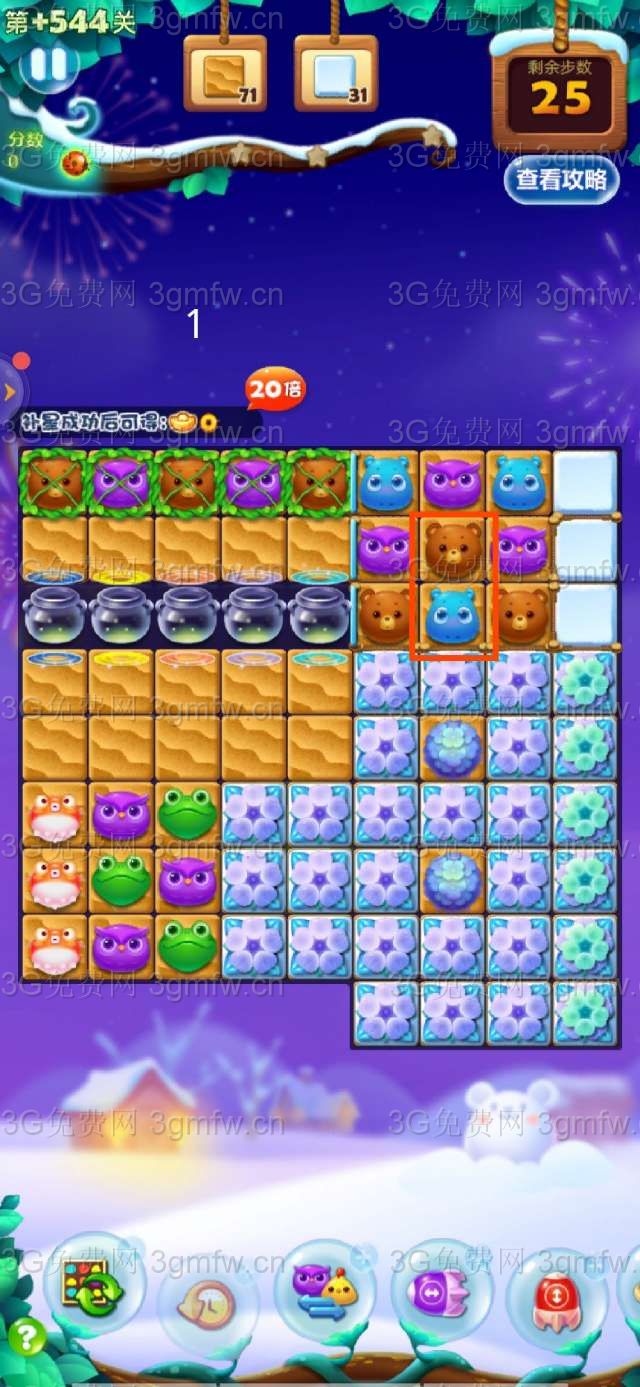Tap the sand tile goal sign
640x1387 pixels.
[225, 75]
